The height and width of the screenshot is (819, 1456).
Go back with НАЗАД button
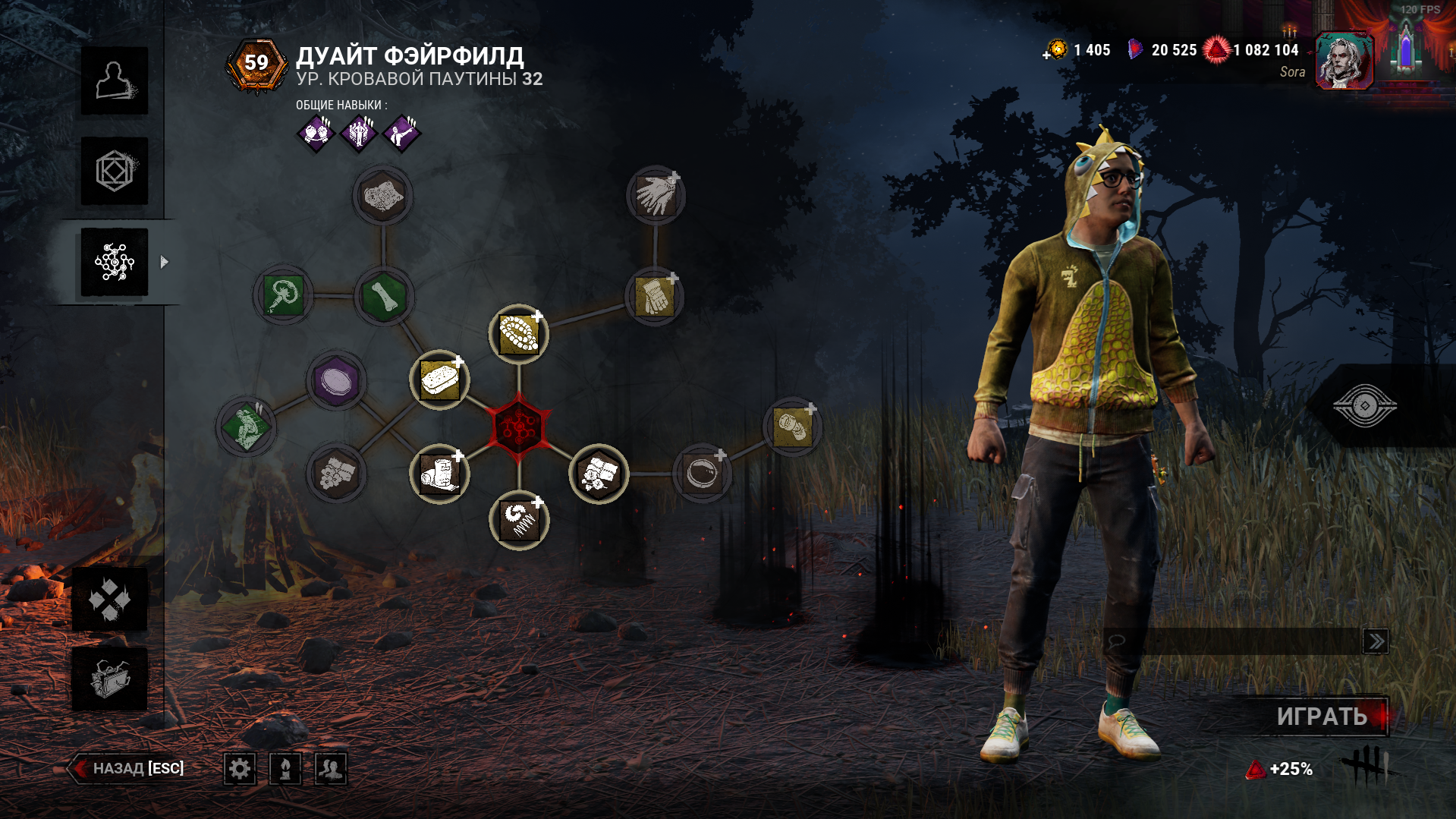pos(129,768)
